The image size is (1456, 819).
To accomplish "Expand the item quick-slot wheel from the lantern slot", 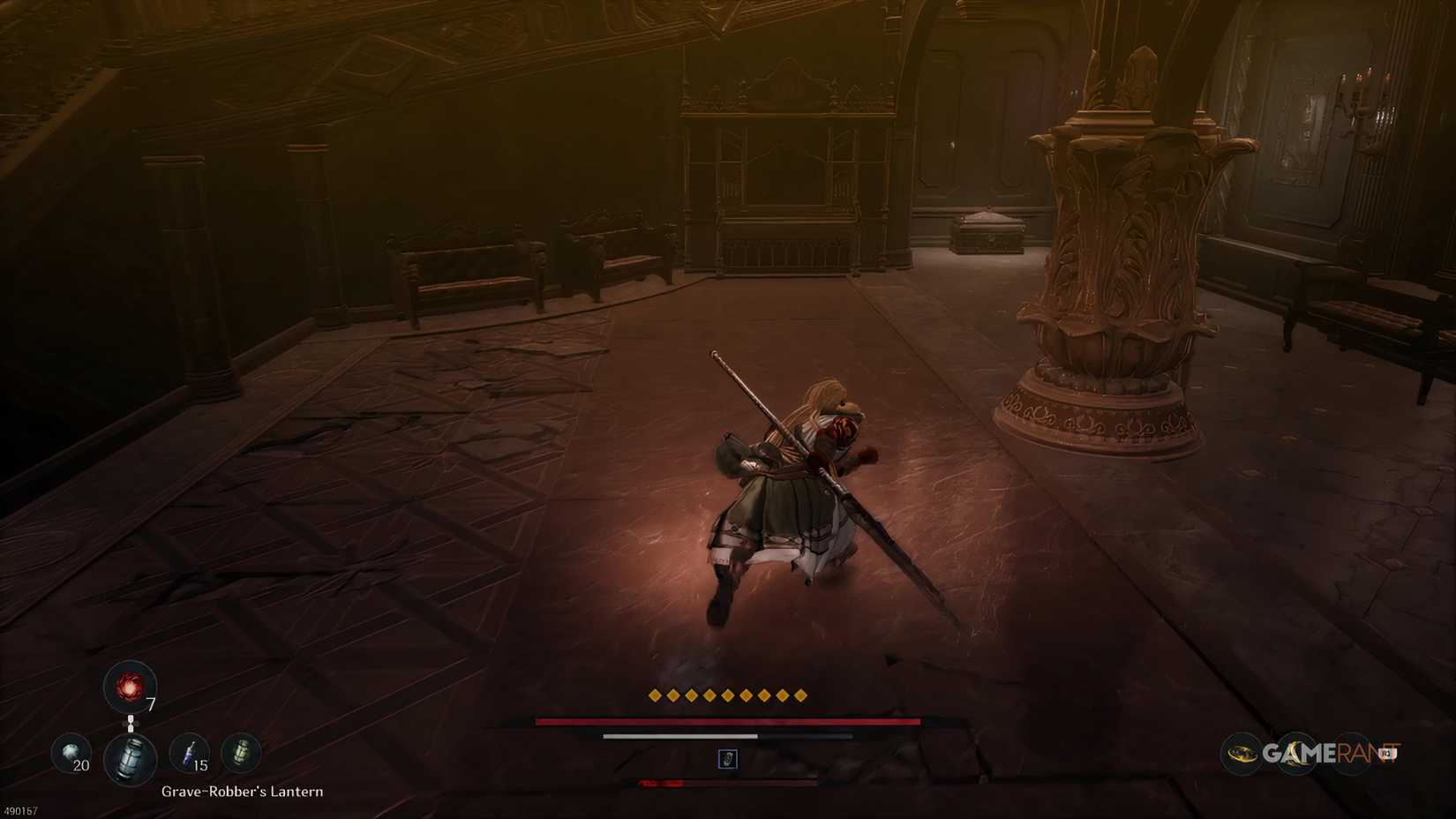I will click(131, 757).
